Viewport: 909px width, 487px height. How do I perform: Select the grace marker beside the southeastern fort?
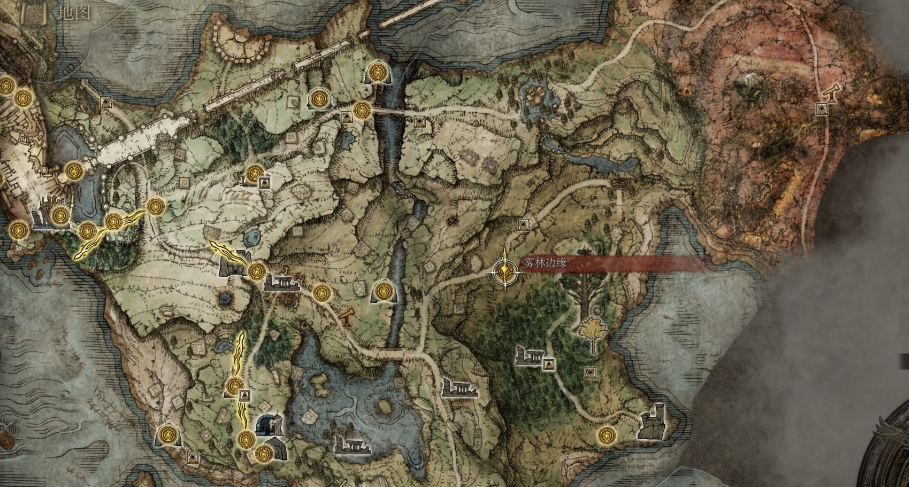click(607, 435)
